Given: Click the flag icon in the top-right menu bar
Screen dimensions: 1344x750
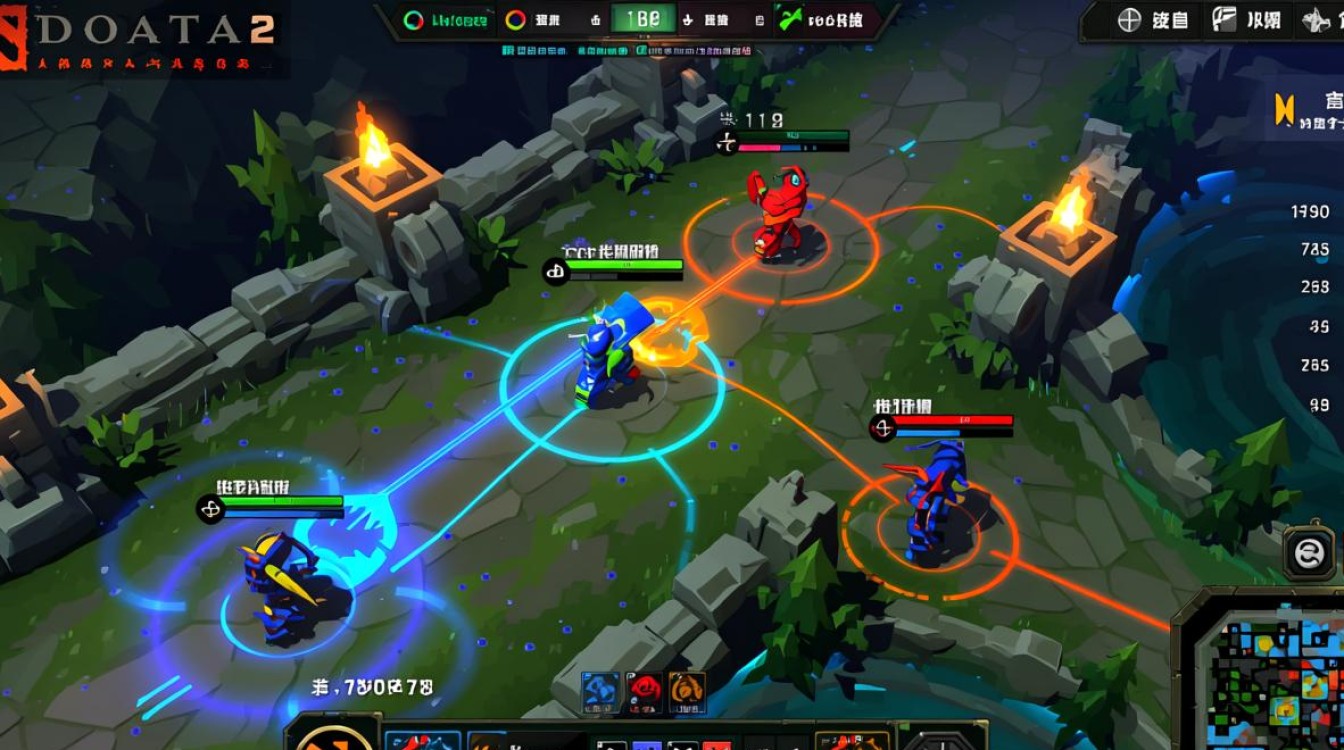Looking at the screenshot, I should (x=1225, y=20).
